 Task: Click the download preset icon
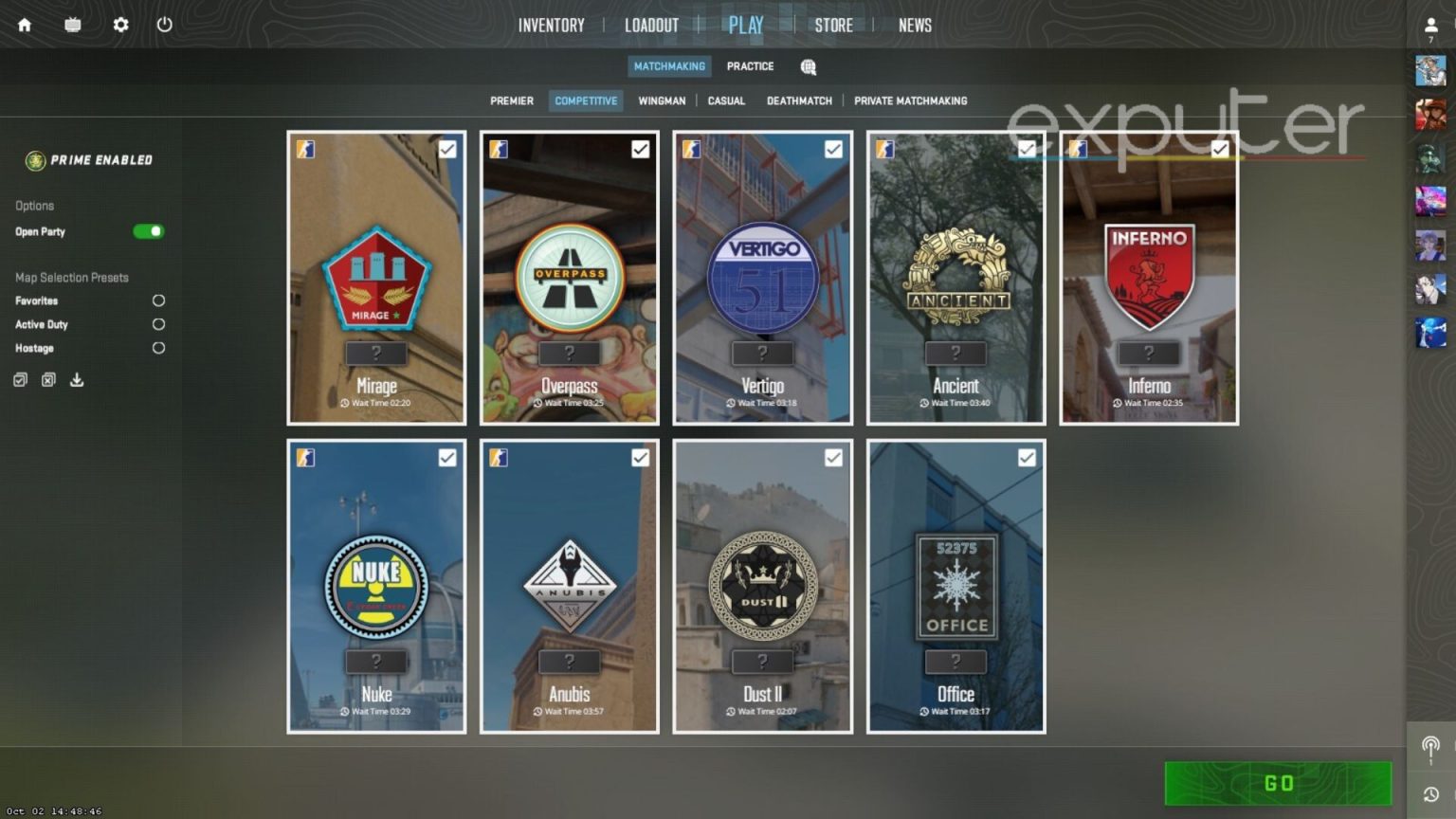click(x=77, y=379)
